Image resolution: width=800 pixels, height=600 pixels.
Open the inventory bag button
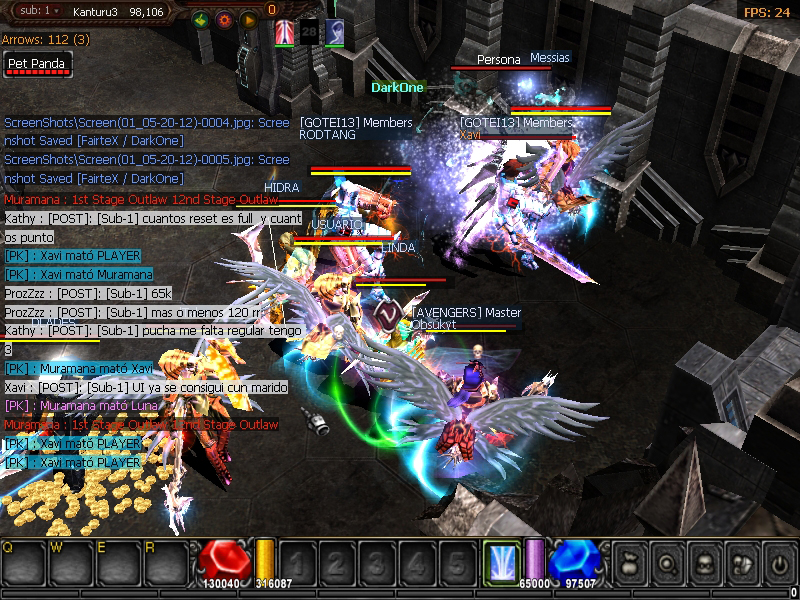(631, 561)
